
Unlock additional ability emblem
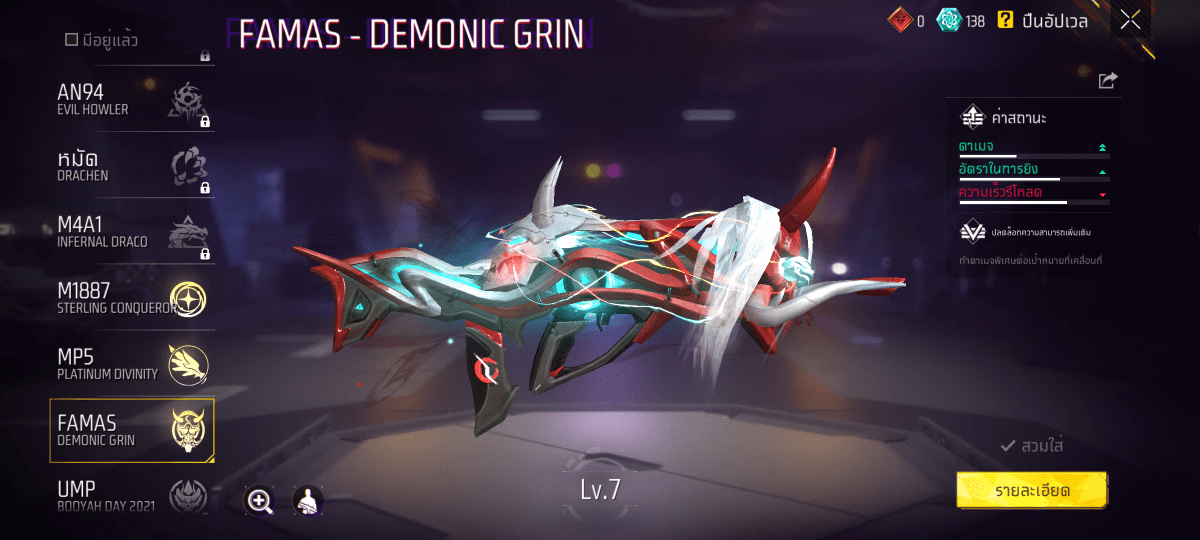tap(972, 232)
